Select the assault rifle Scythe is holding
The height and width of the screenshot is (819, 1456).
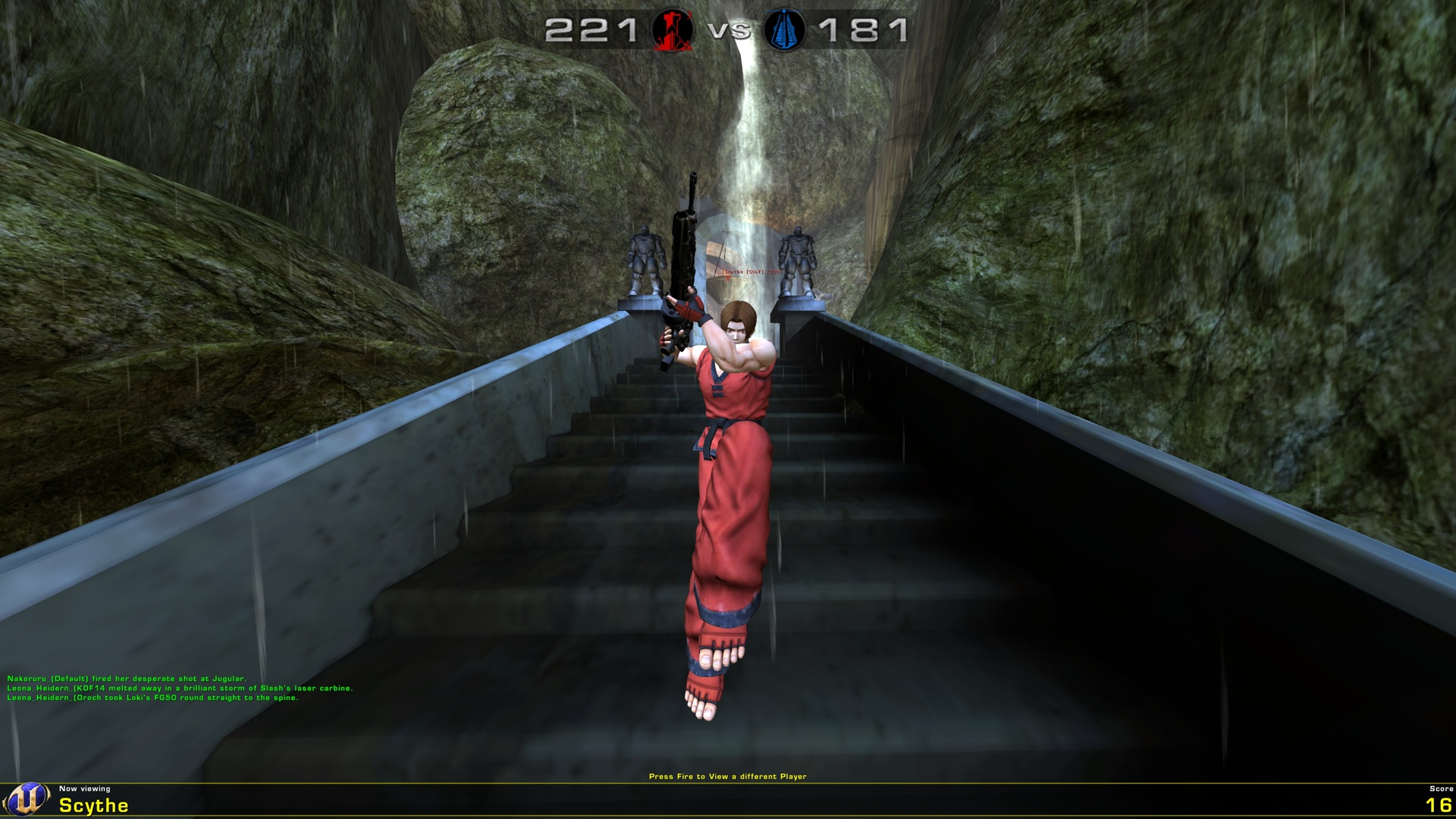pos(683,250)
